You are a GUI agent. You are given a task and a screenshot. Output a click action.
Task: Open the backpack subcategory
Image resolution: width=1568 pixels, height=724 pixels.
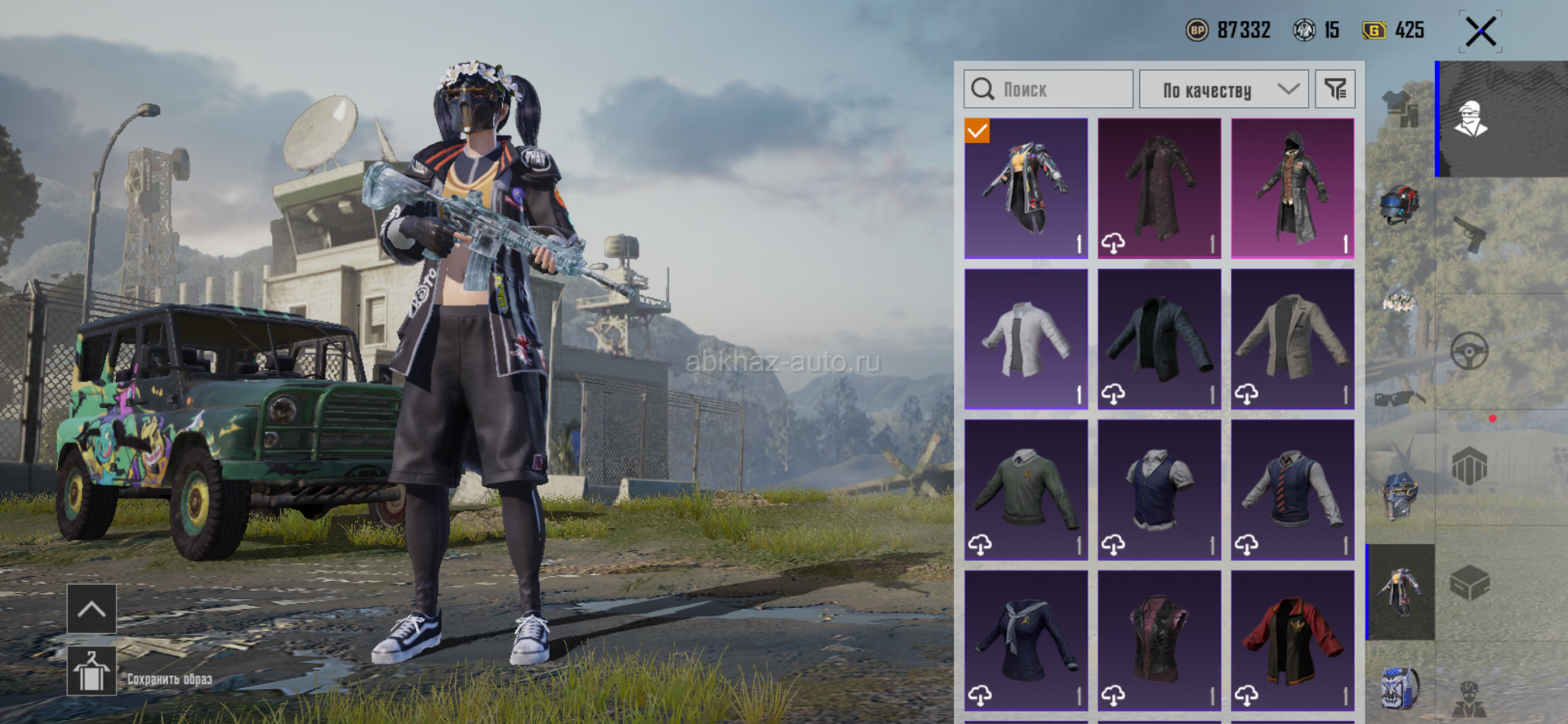pyautogui.click(x=1400, y=687)
